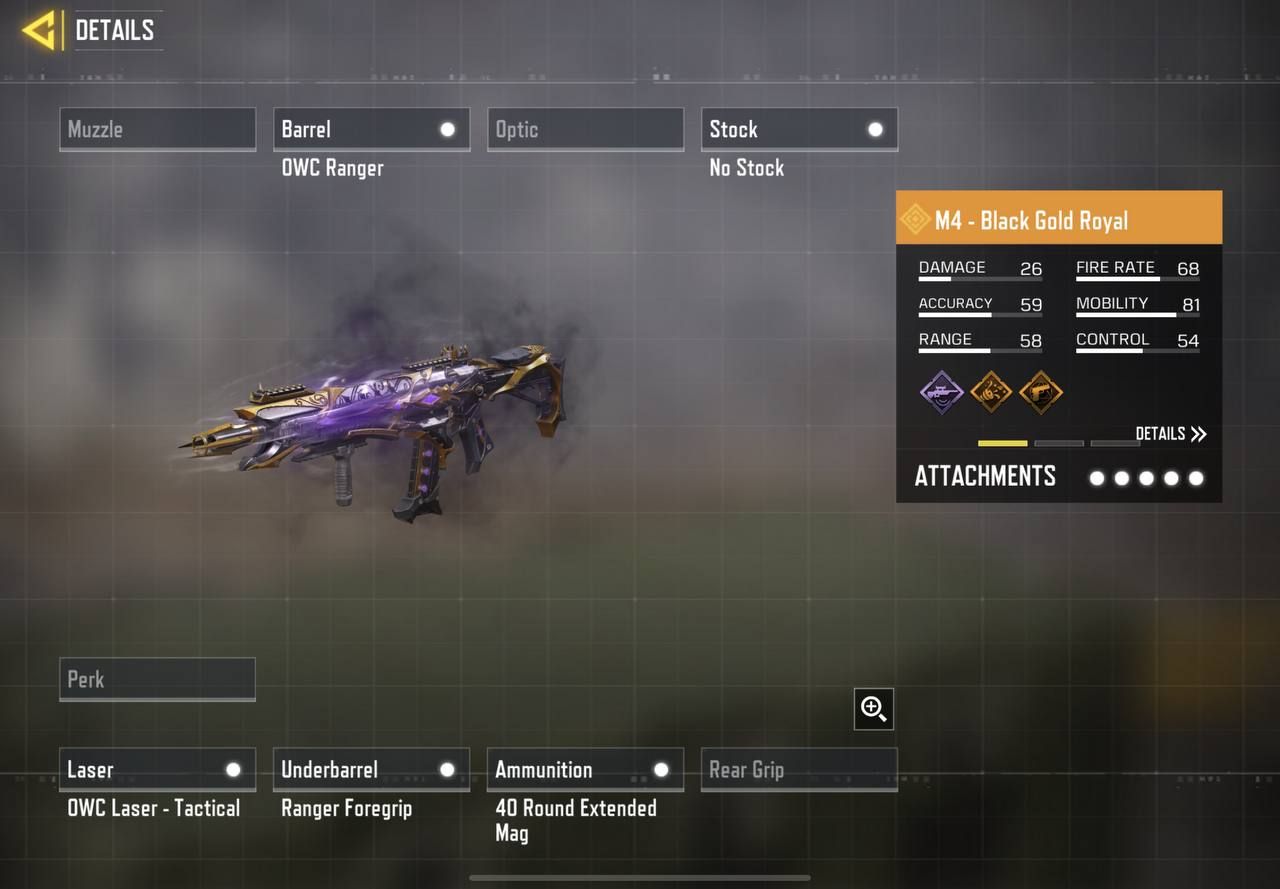Select the Barrel slot with OWC Ranger
The width and height of the screenshot is (1280, 889).
[x=371, y=130]
